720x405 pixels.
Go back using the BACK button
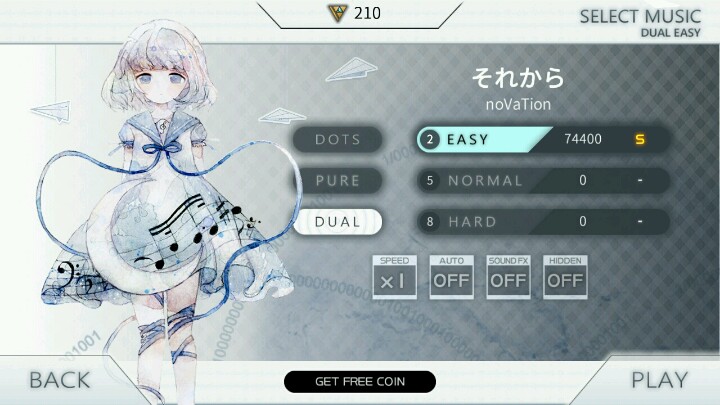point(59,380)
